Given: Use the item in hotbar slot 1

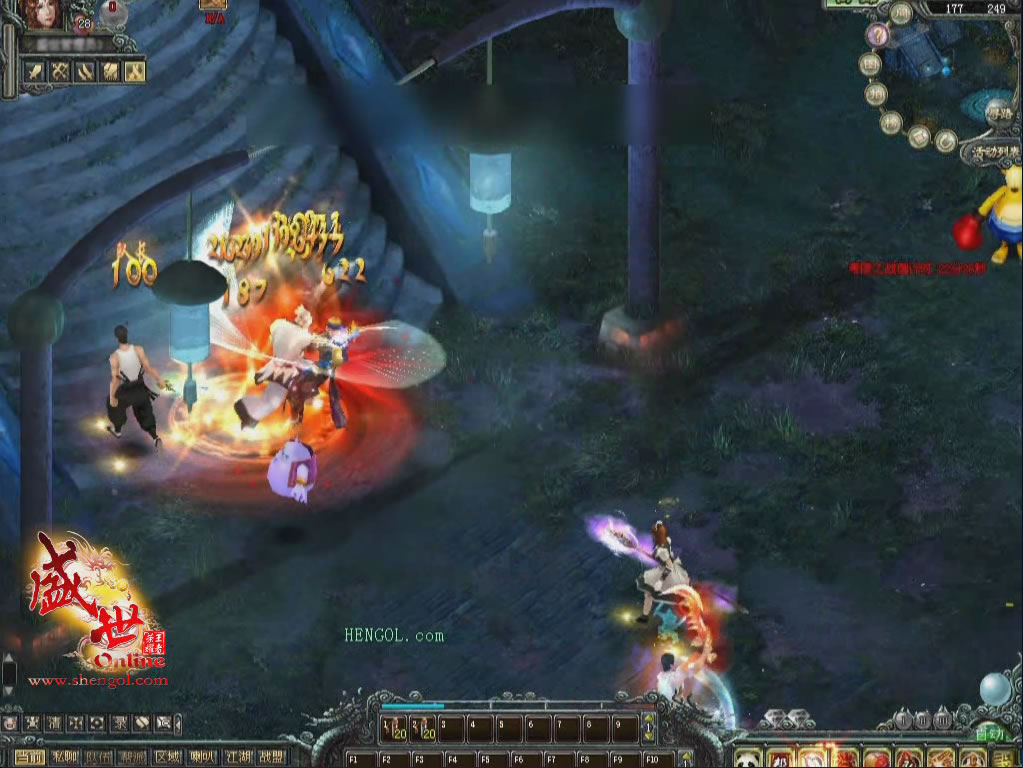Looking at the screenshot, I should pyautogui.click(x=393, y=729).
